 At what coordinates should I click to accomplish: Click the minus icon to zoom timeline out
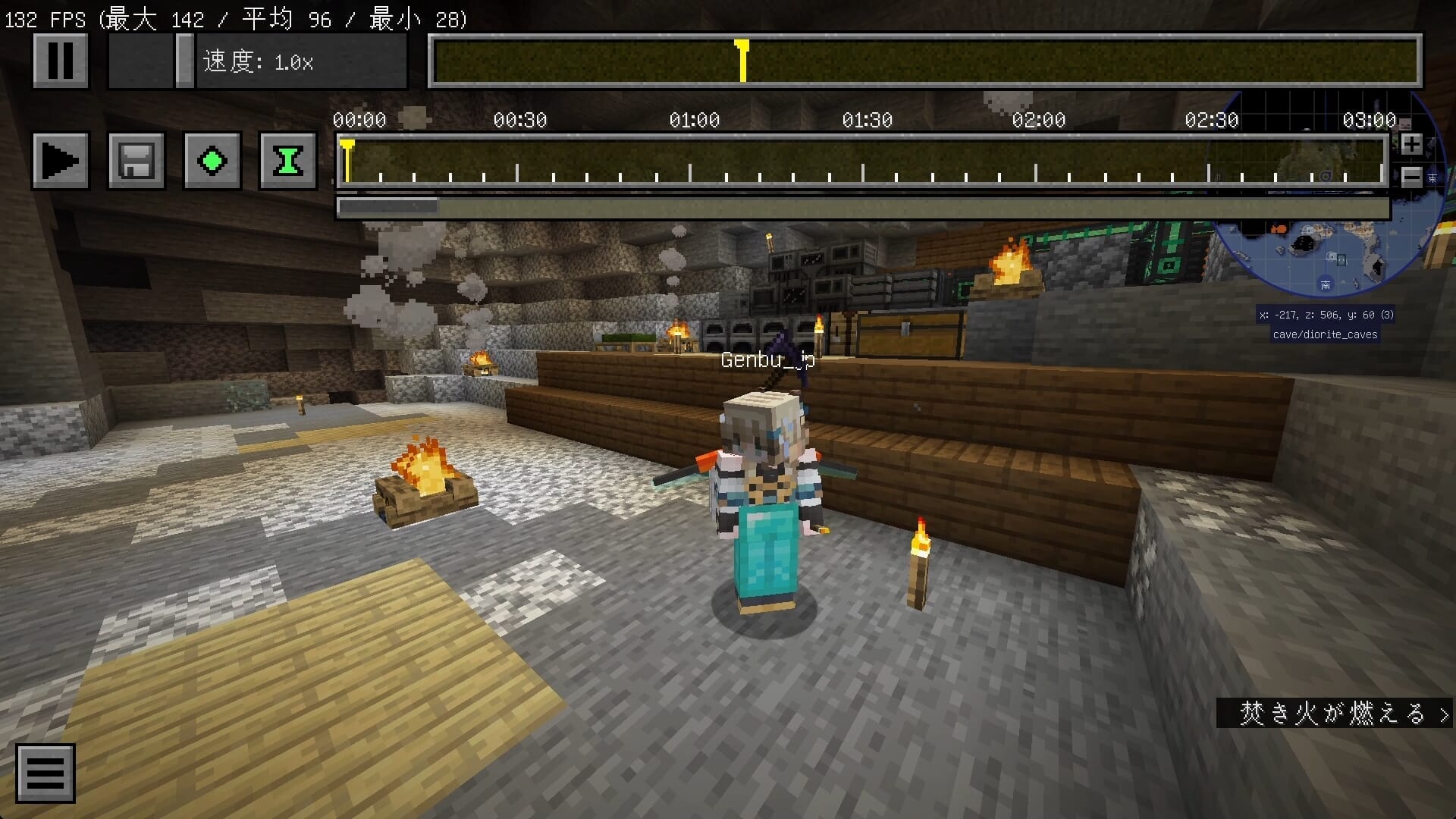1412,176
